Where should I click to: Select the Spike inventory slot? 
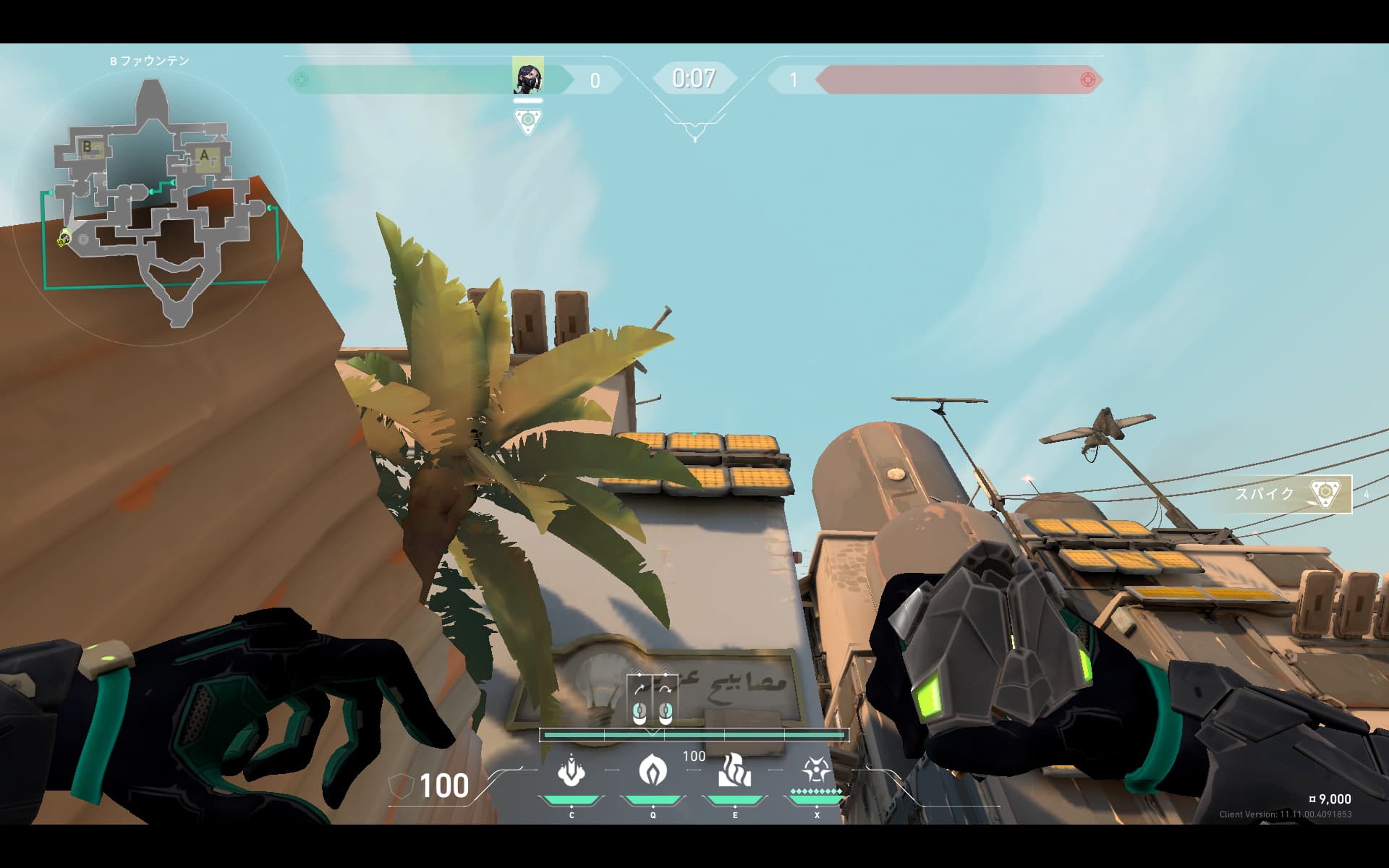[x=1292, y=494]
